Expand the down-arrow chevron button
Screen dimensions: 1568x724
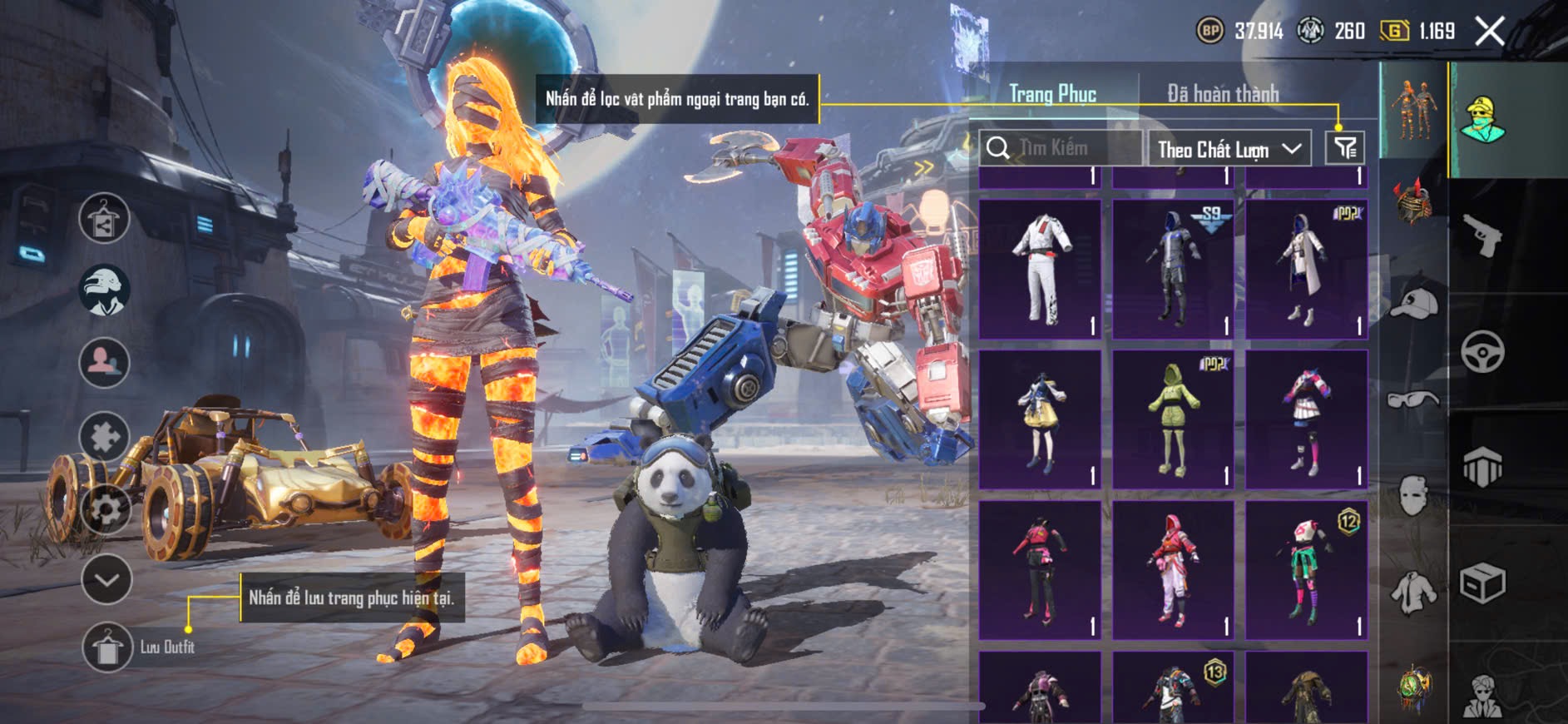tap(106, 579)
